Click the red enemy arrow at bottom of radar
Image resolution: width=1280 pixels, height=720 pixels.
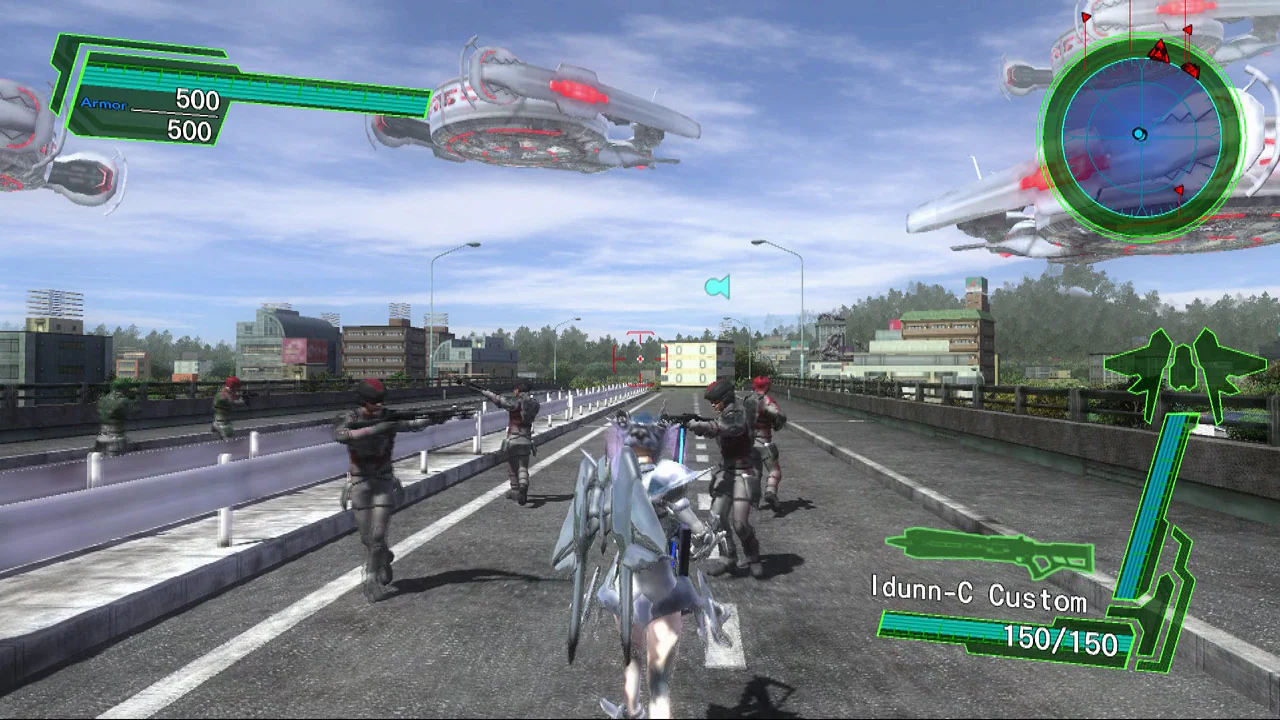click(1179, 190)
